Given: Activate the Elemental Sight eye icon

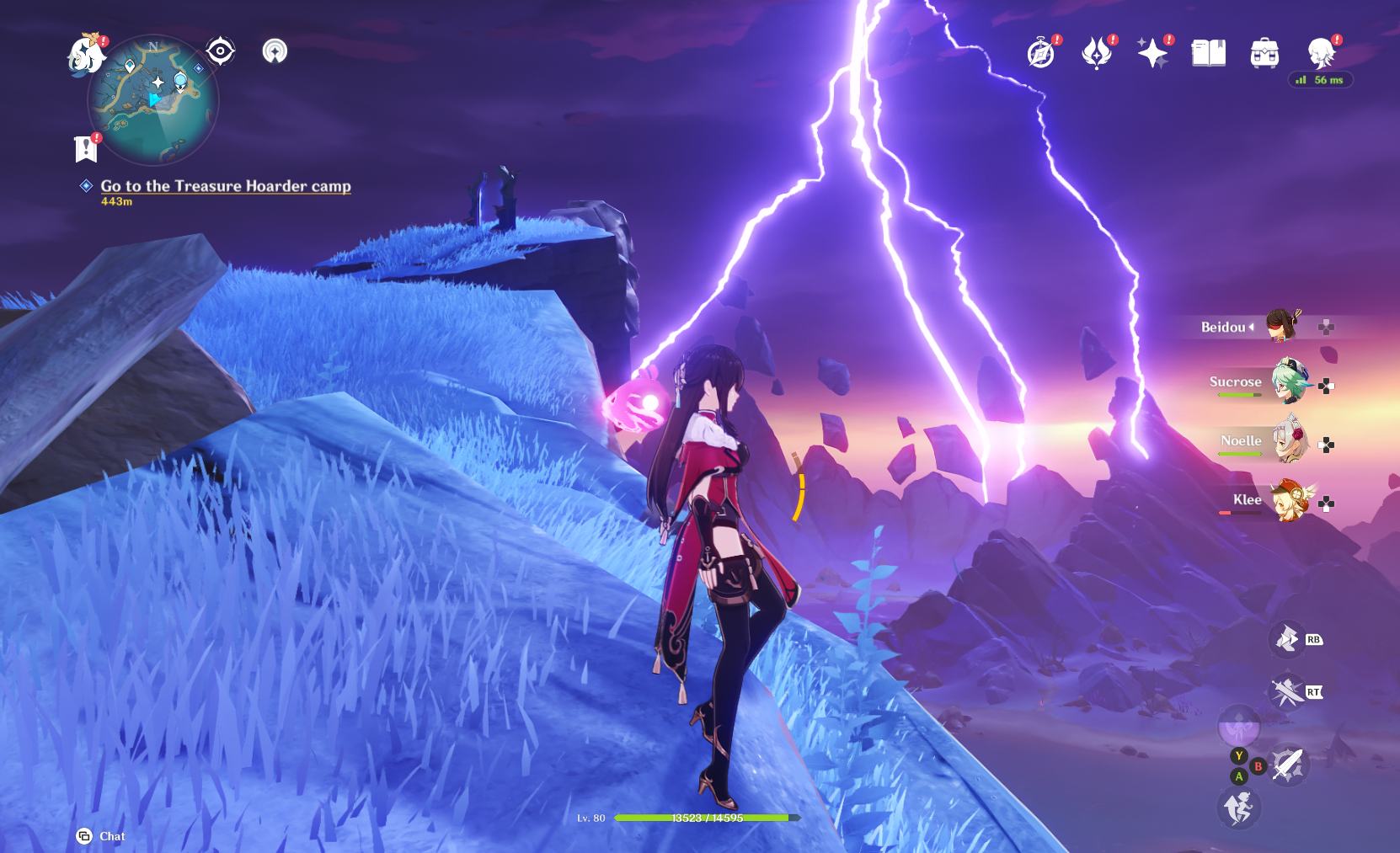Looking at the screenshot, I should [219, 51].
